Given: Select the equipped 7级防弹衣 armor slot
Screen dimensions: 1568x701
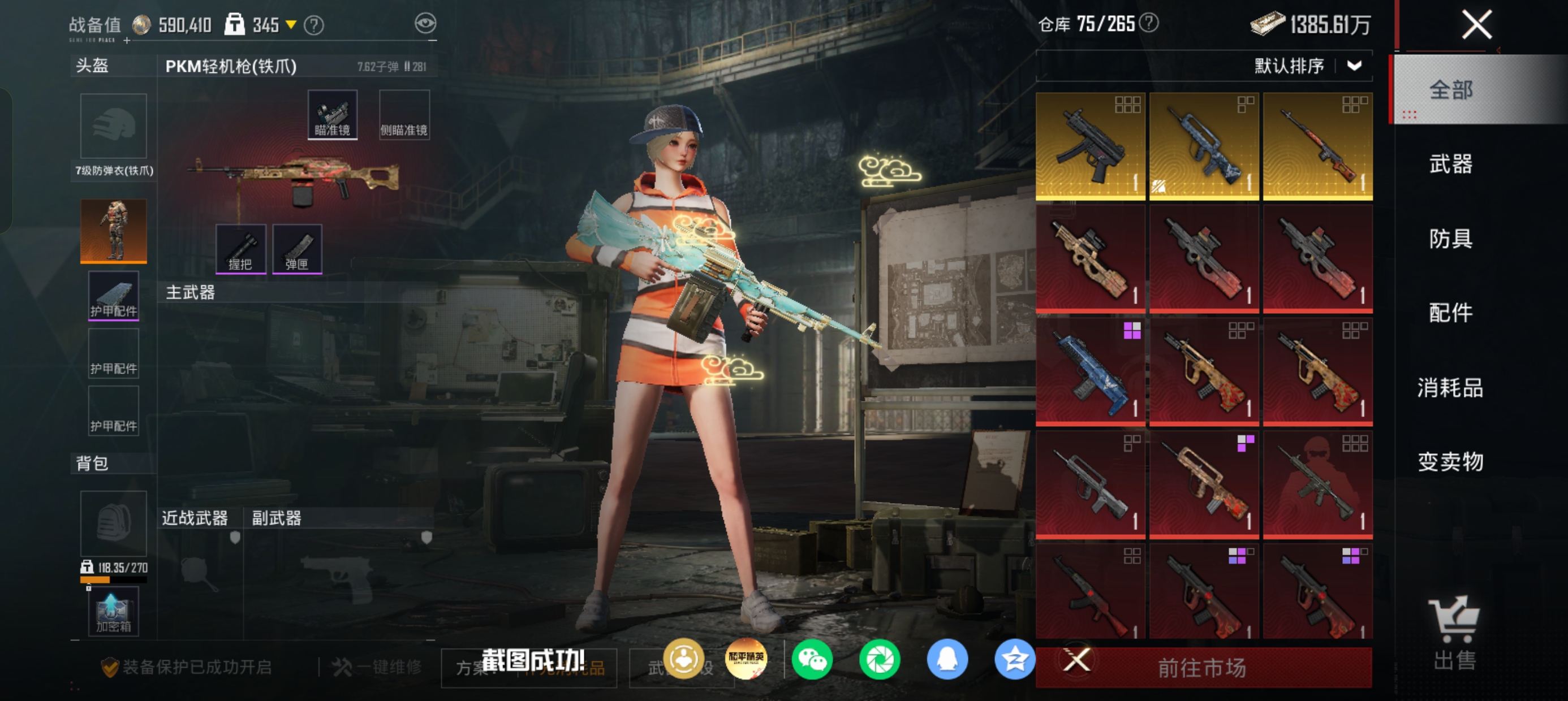Looking at the screenshot, I should [x=113, y=231].
